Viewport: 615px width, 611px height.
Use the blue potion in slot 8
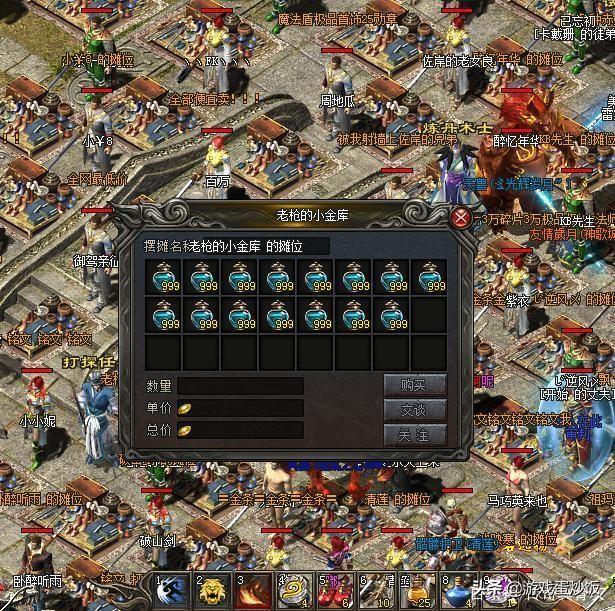[458, 590]
